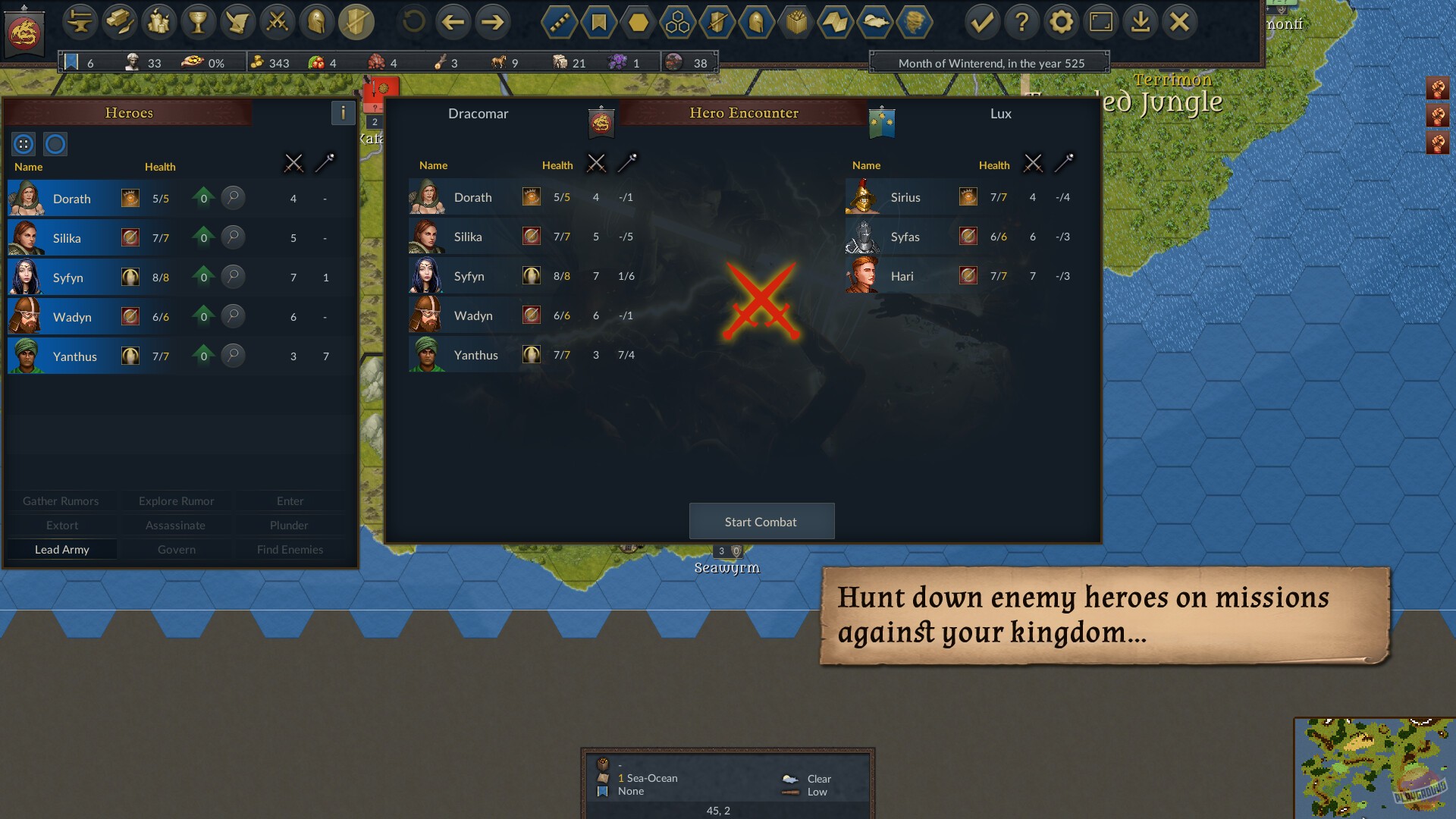Open the gold ingots economy icon

click(x=120, y=22)
